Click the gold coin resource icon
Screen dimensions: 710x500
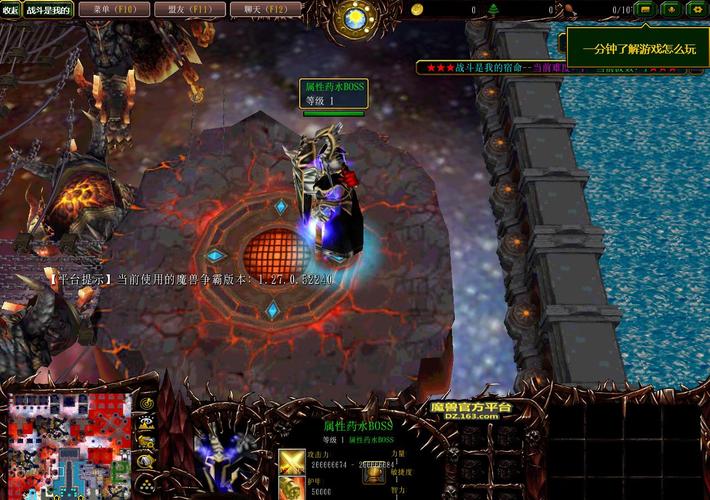coord(417,9)
